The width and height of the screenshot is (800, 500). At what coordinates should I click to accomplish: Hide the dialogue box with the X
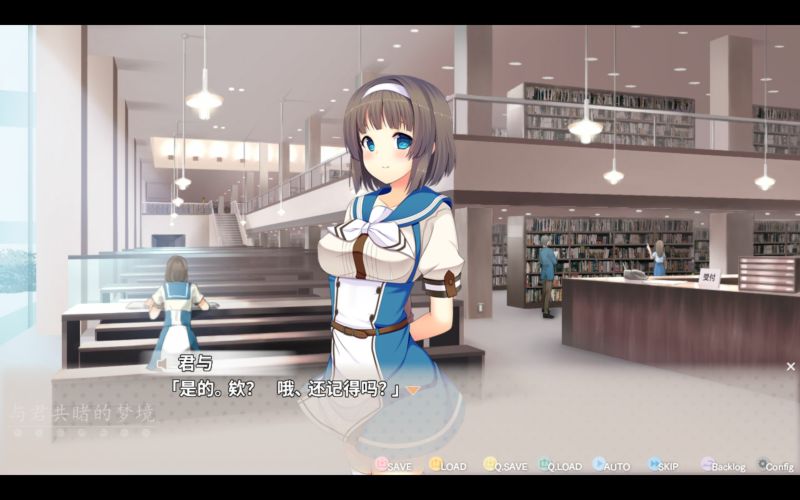coord(790,367)
